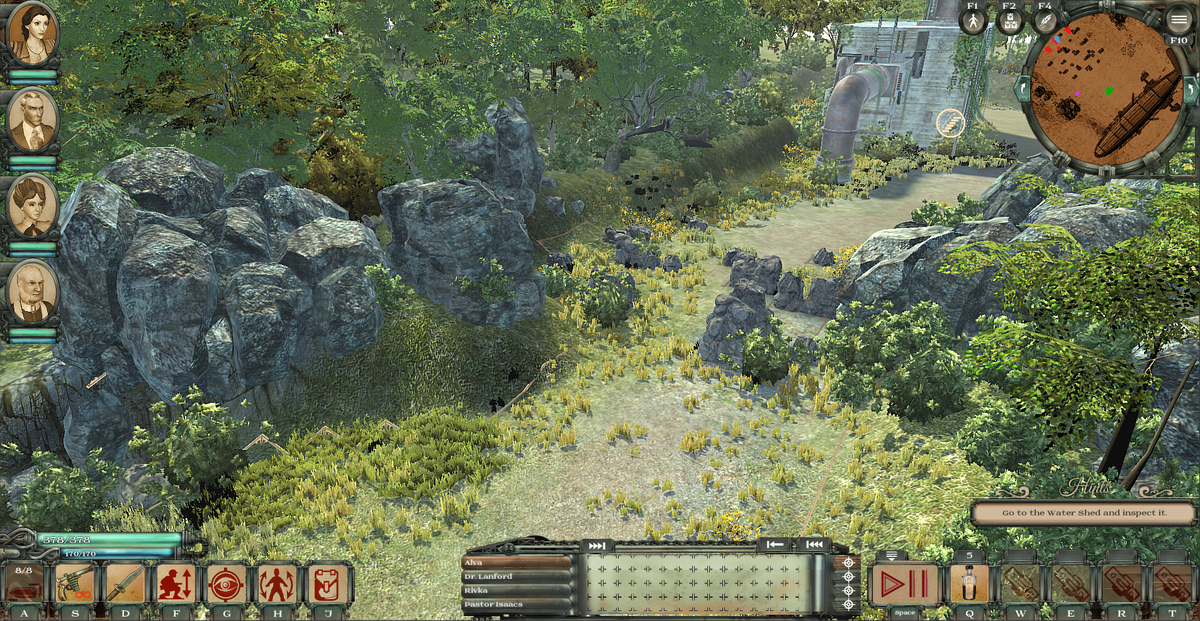Use the bottle item in the Q slot
1200x621 pixels.
[x=968, y=584]
